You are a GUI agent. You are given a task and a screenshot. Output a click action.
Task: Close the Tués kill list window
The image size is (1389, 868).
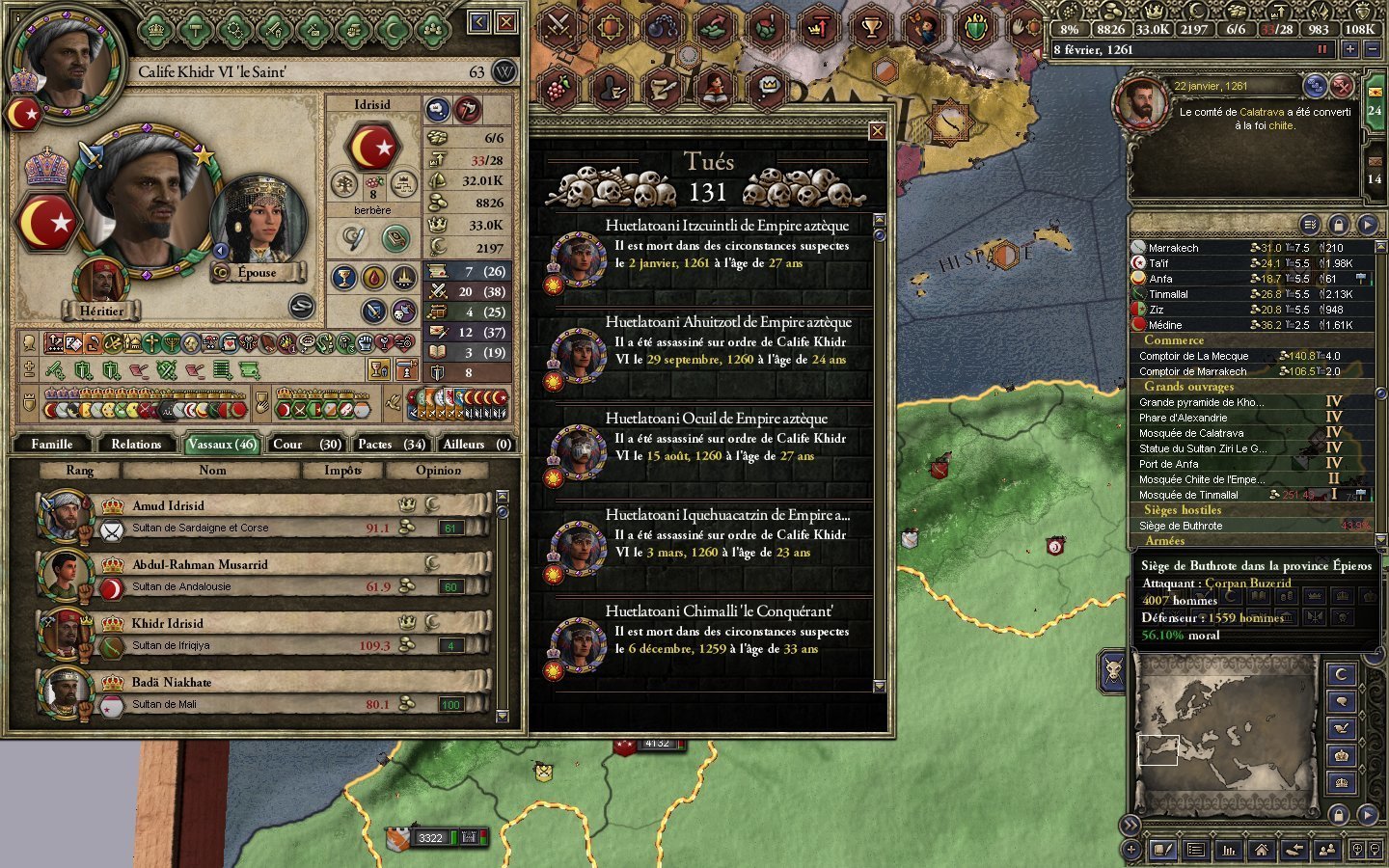click(877, 131)
